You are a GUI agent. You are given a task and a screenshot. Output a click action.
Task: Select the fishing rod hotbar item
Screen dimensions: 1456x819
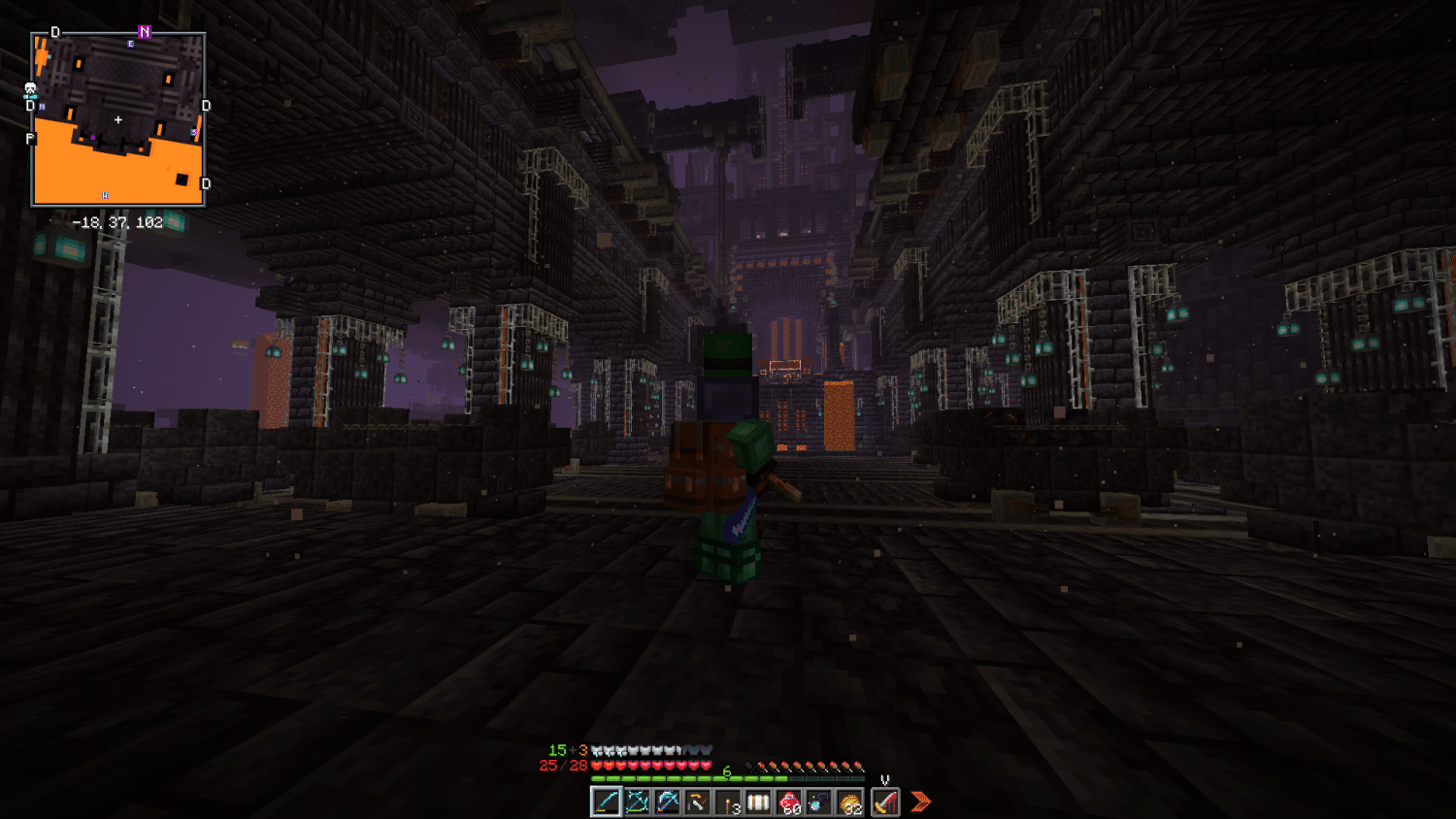coord(697,803)
